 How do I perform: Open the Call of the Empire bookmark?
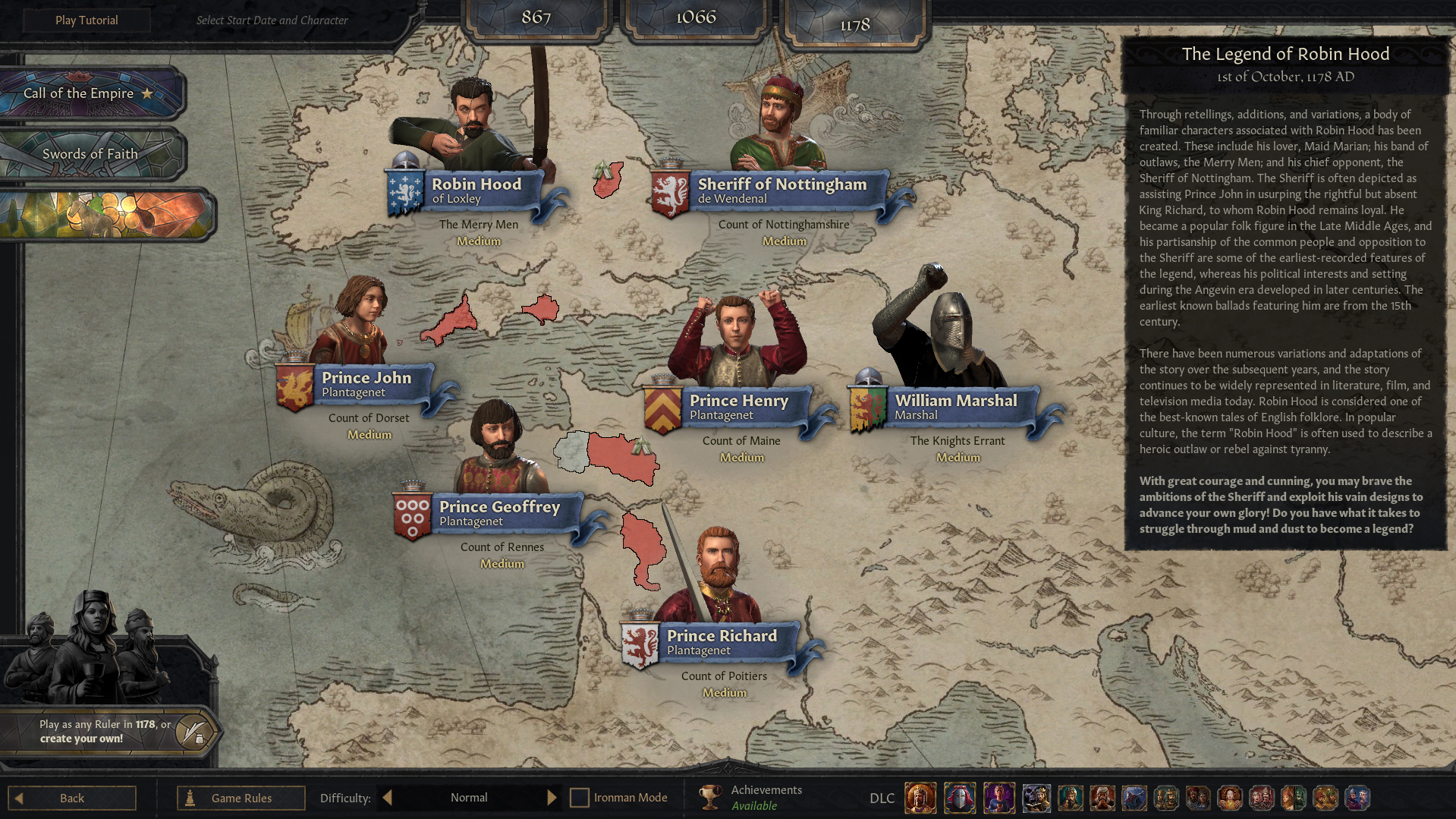click(x=89, y=93)
